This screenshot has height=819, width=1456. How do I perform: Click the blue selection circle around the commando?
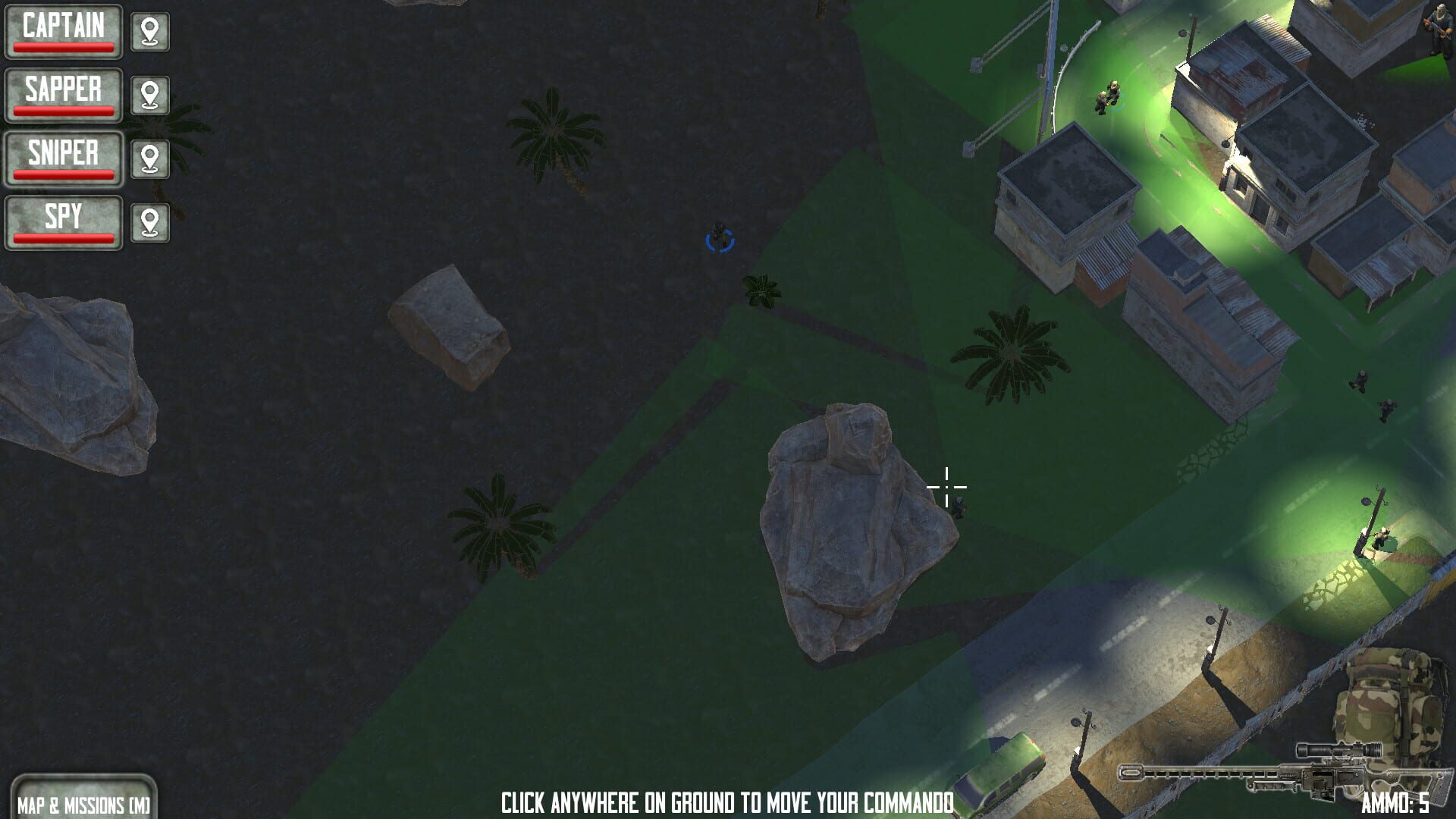719,239
